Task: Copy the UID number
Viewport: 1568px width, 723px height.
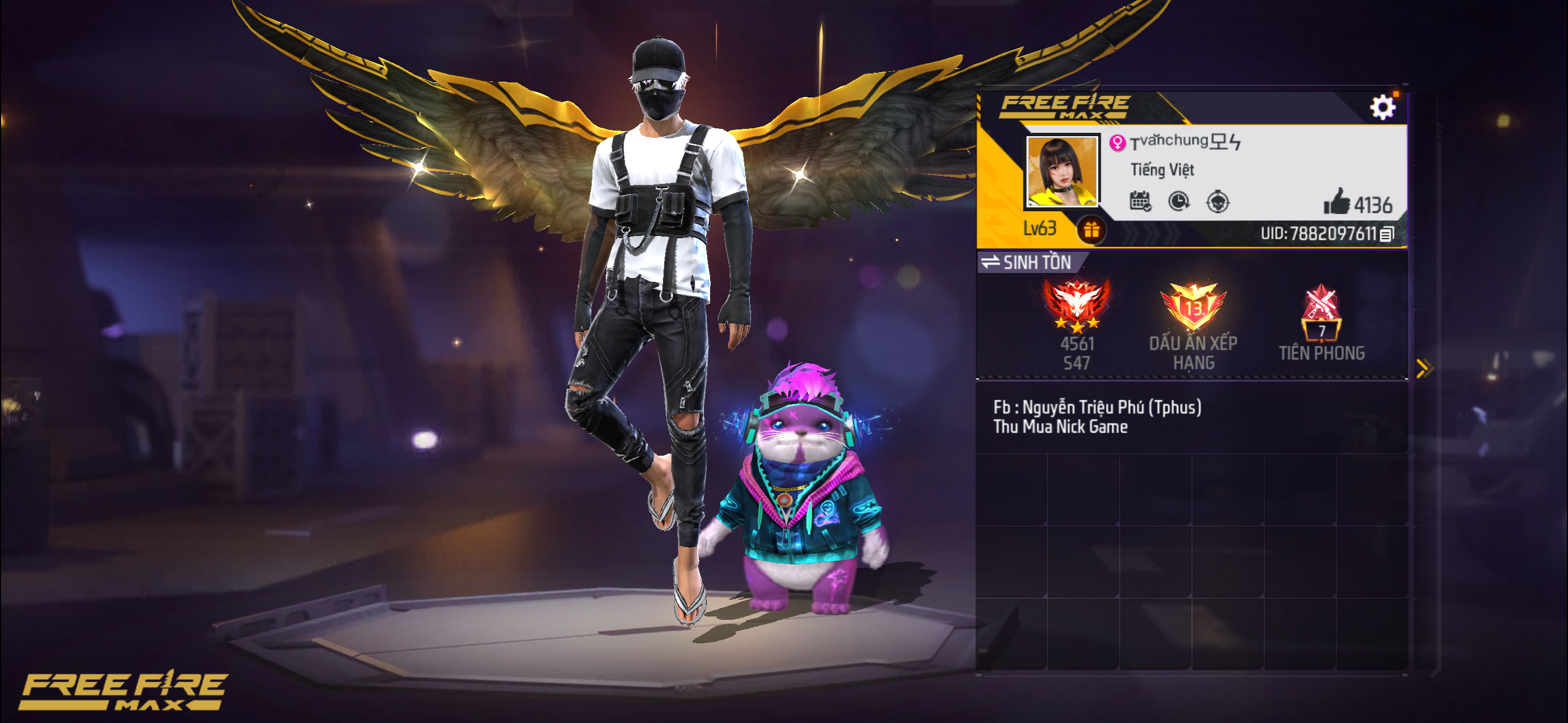Action: (1387, 234)
